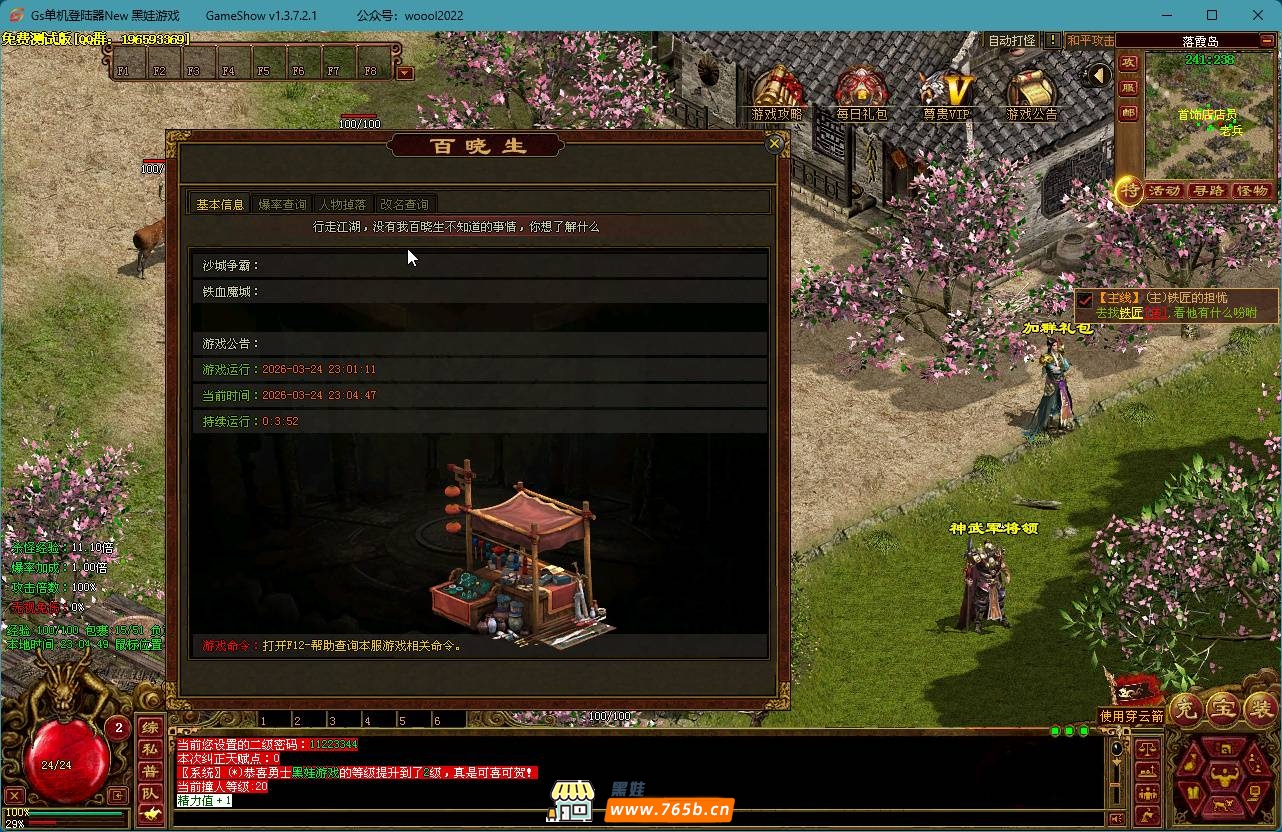
Task: Collapse the top icon row with the arrow
Action: pos(1099,76)
